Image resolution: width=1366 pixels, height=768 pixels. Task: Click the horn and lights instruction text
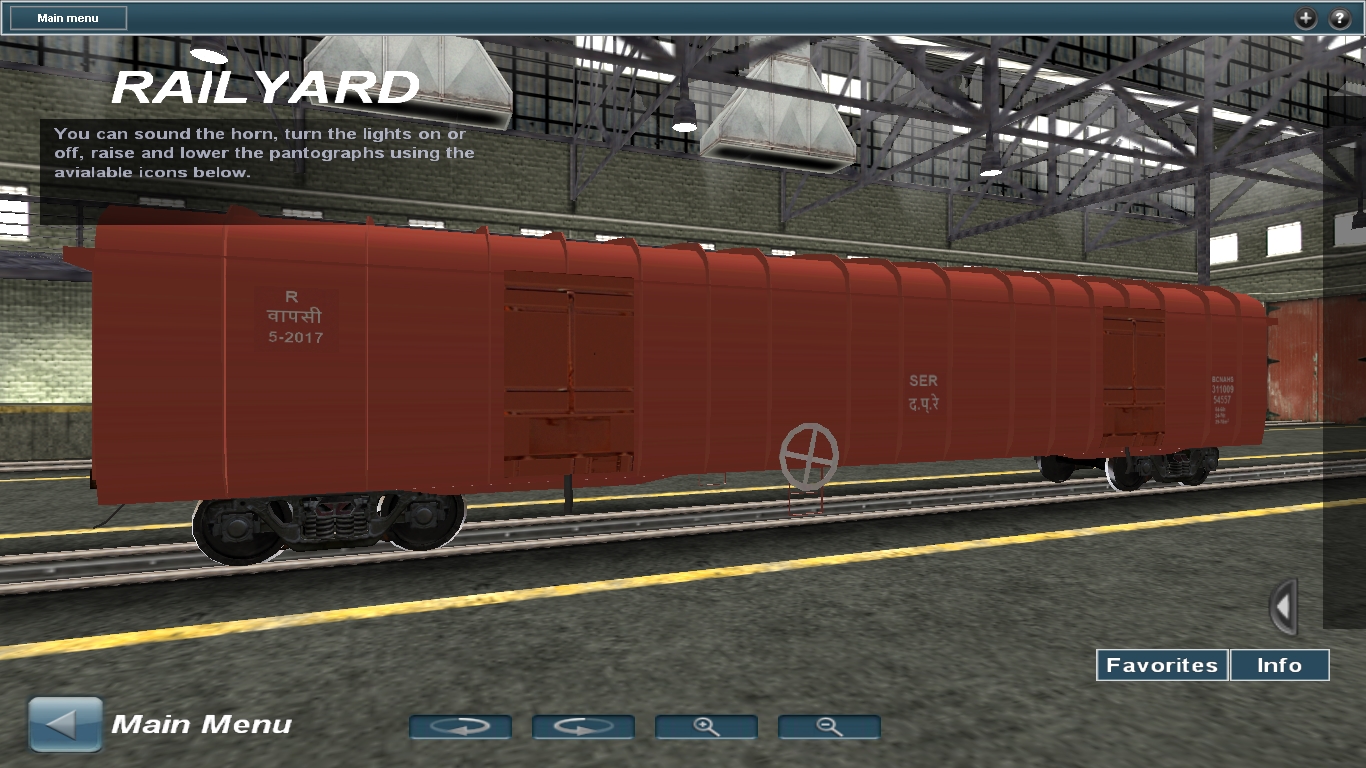tap(262, 152)
